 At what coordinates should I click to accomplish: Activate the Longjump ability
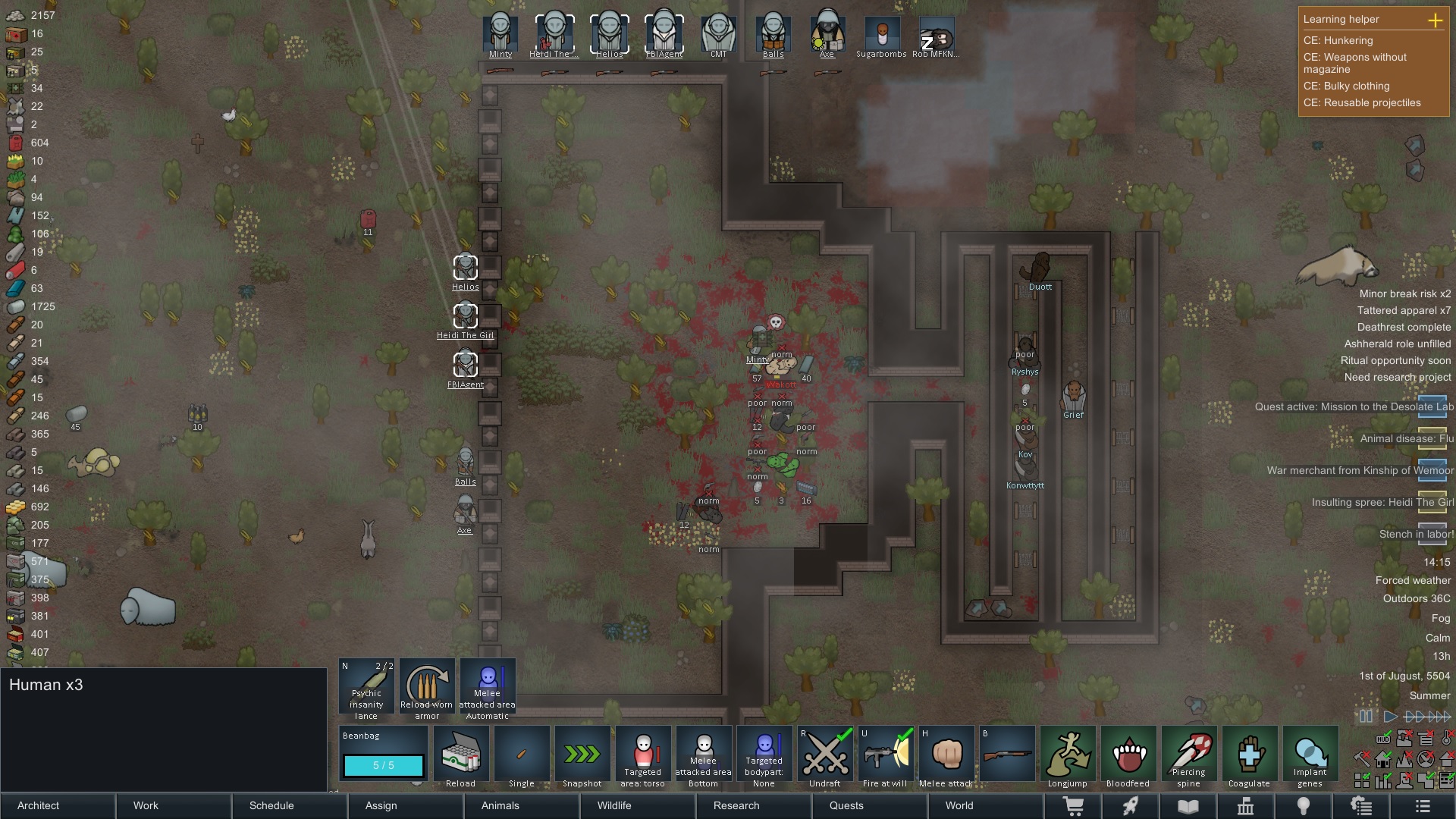[x=1067, y=757]
